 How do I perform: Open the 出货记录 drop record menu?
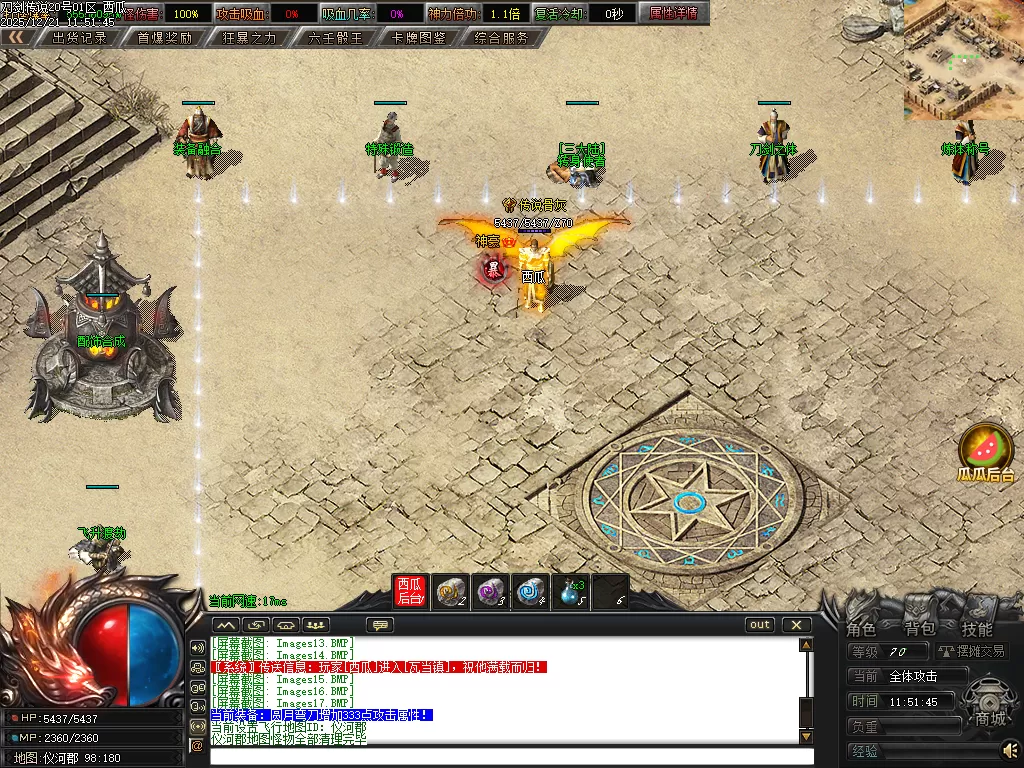78,37
